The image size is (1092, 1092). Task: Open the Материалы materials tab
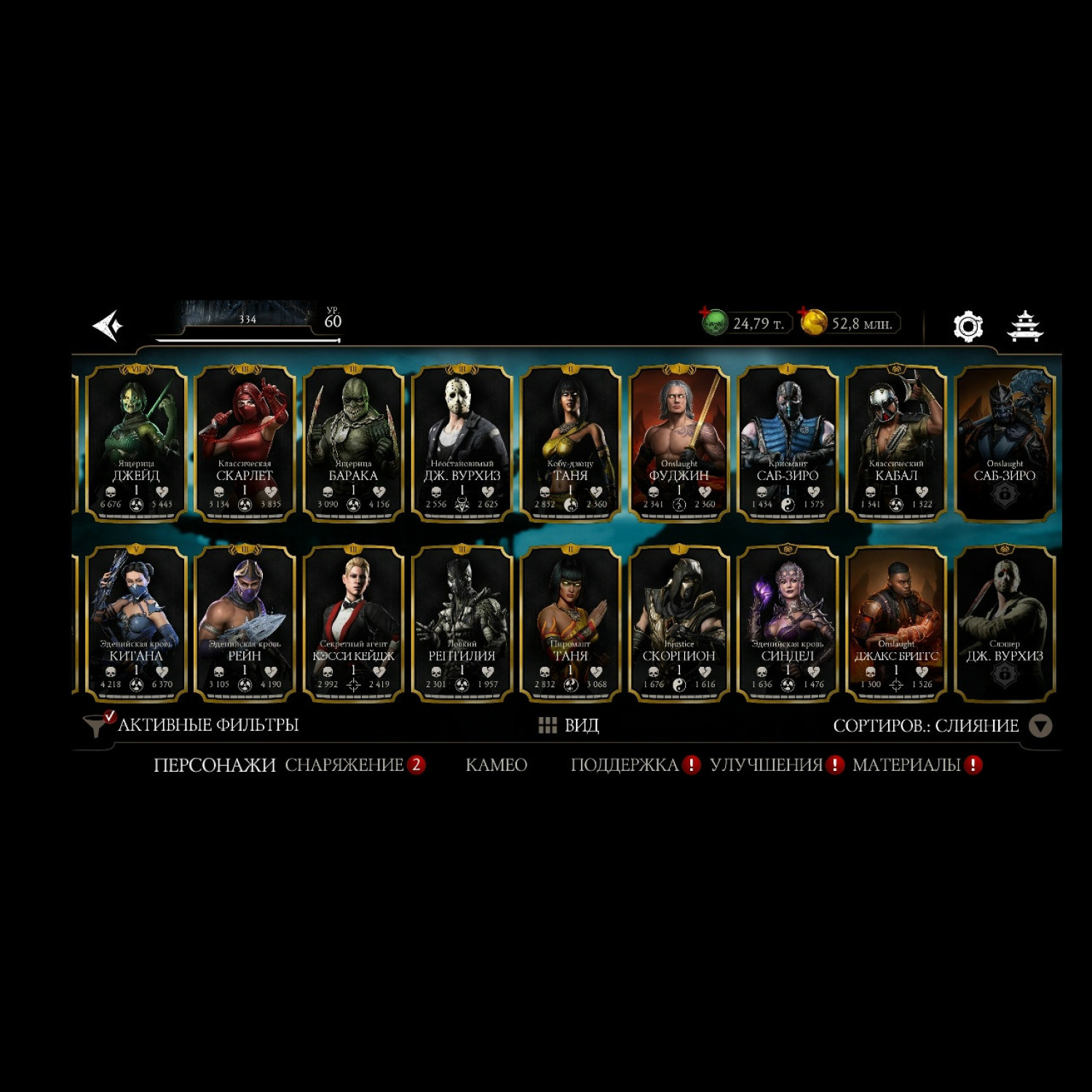tap(906, 765)
